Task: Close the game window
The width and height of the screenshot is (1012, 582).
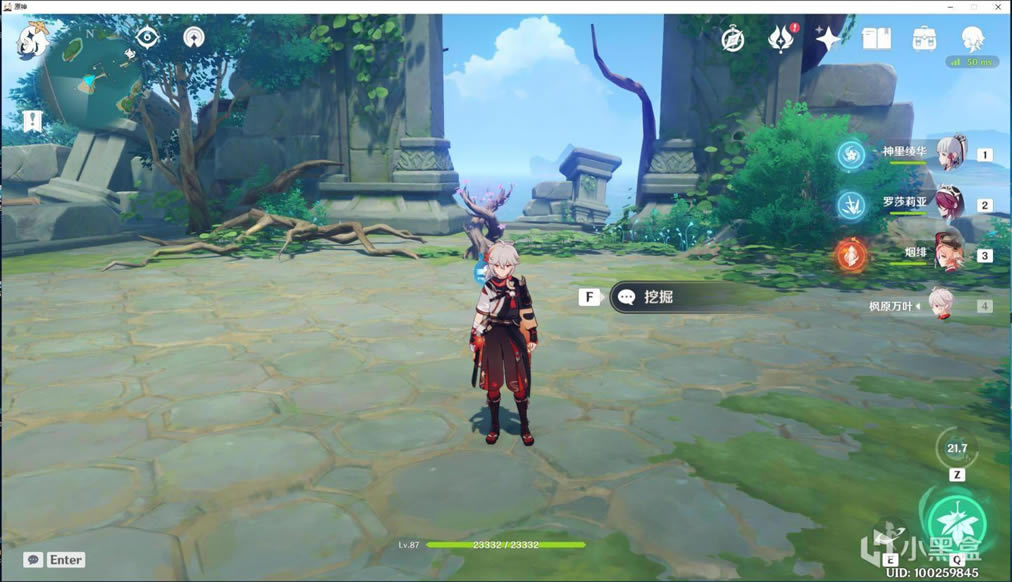Action: coord(998,7)
